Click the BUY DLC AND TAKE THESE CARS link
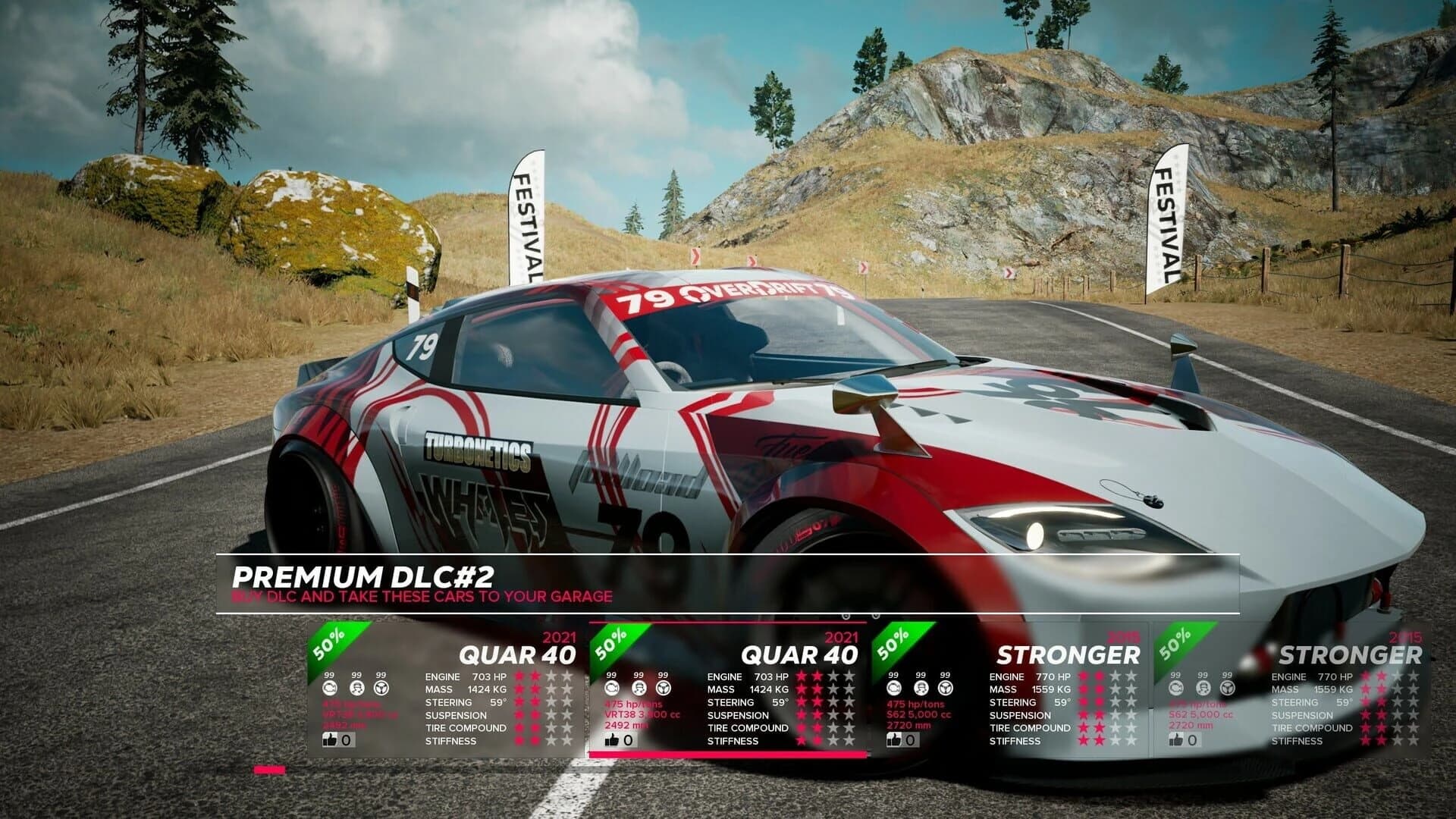 click(421, 597)
